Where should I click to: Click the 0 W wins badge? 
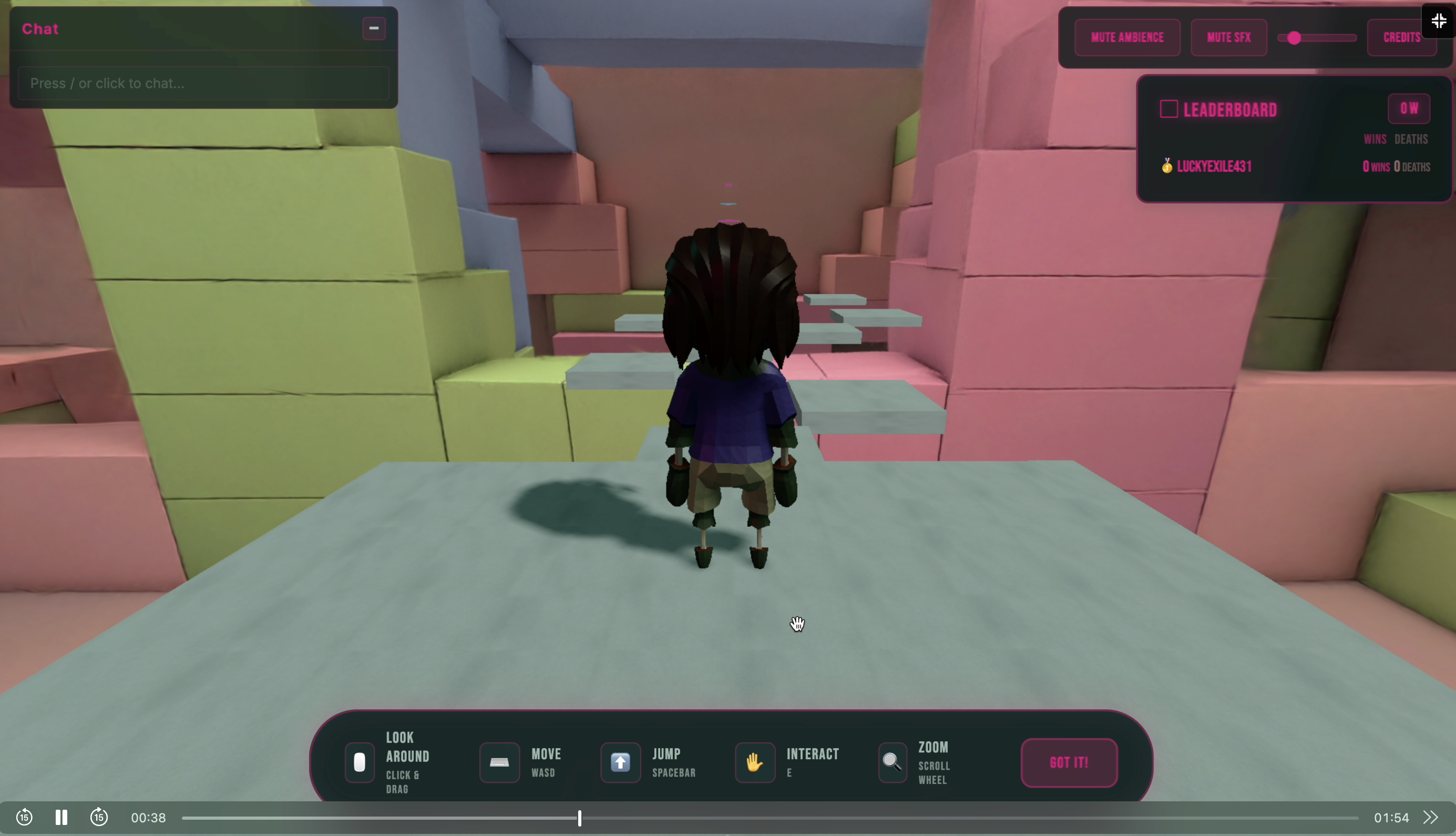pos(1409,108)
